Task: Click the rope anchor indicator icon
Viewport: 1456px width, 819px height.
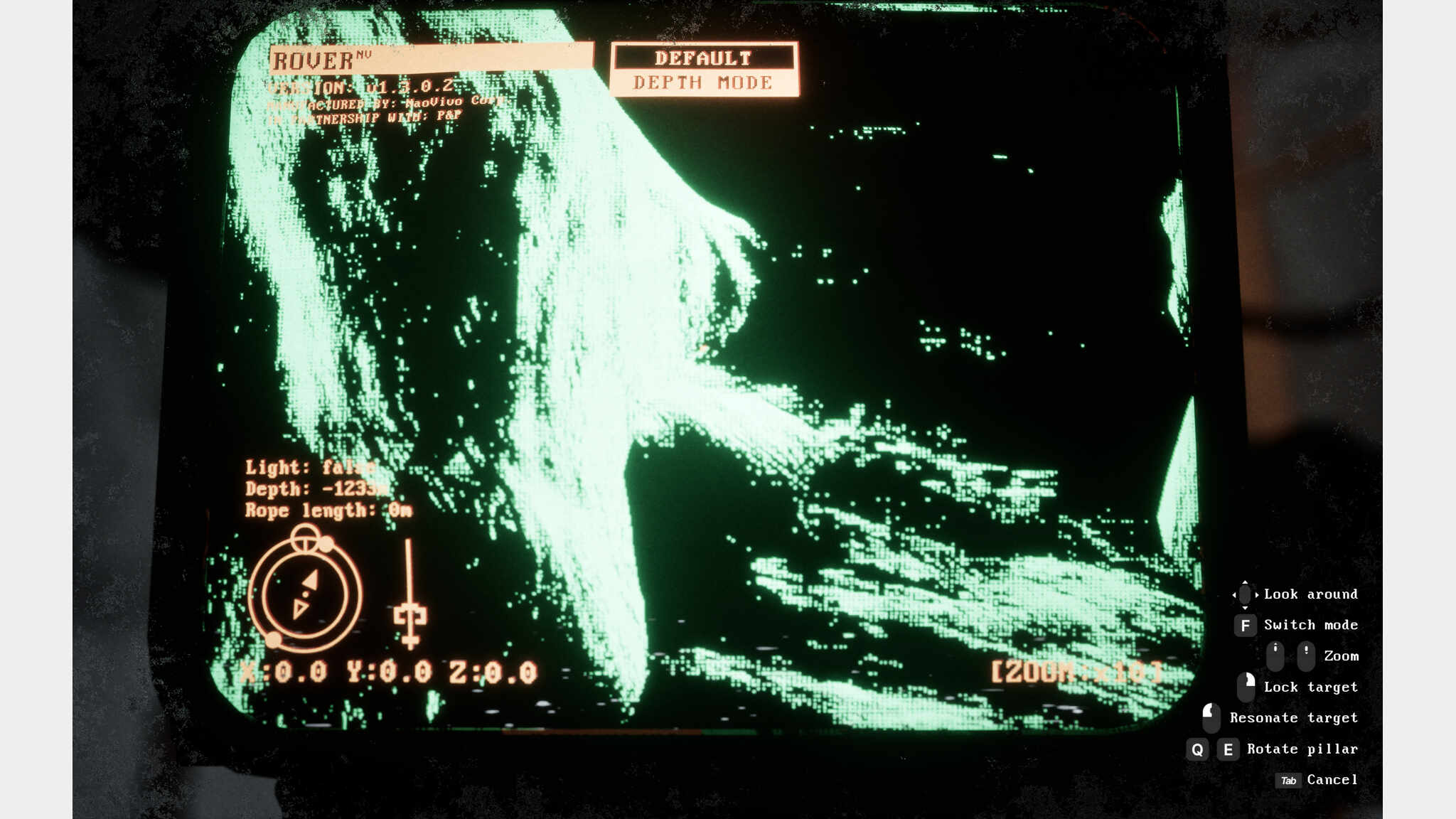Action: click(x=409, y=616)
